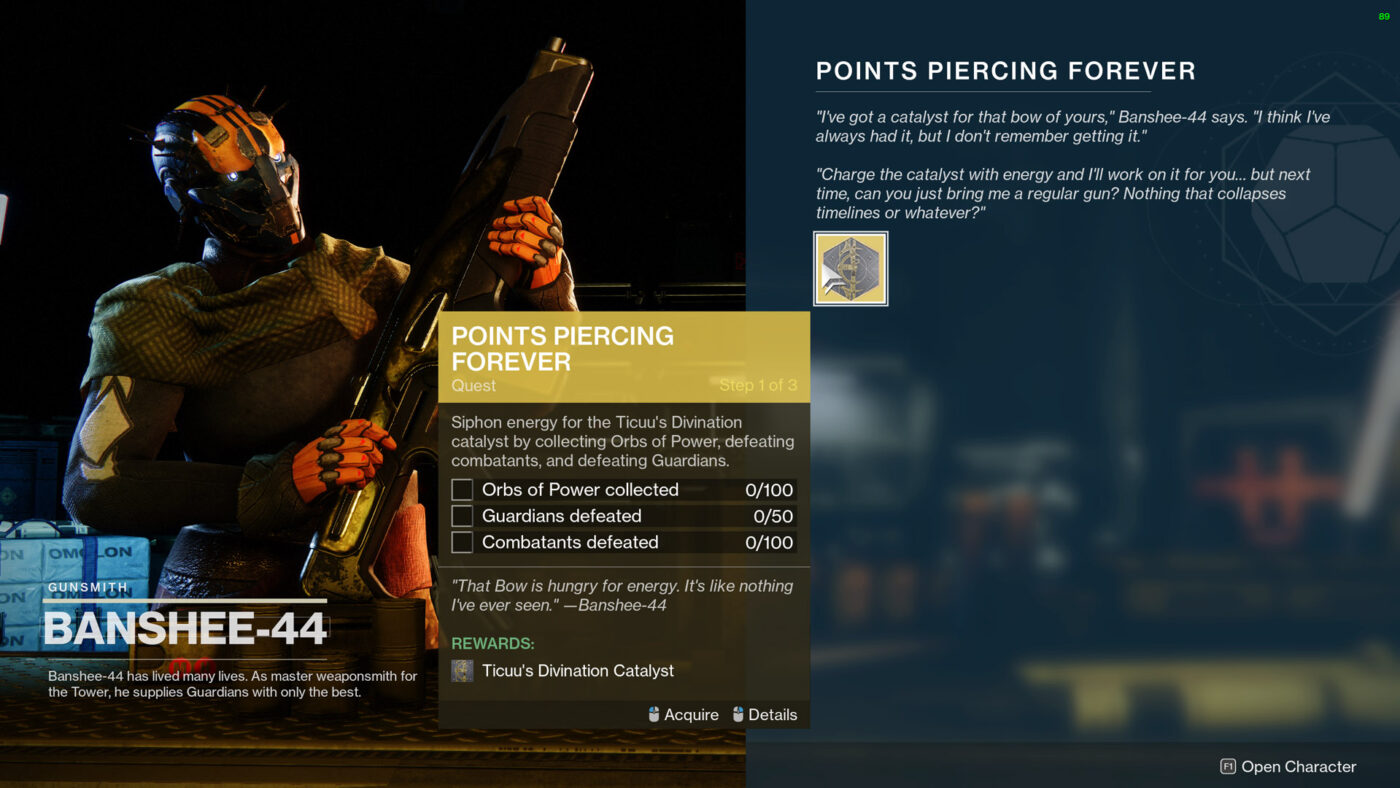Check the Guardians defeated objective box
The image size is (1400, 788).
point(461,515)
